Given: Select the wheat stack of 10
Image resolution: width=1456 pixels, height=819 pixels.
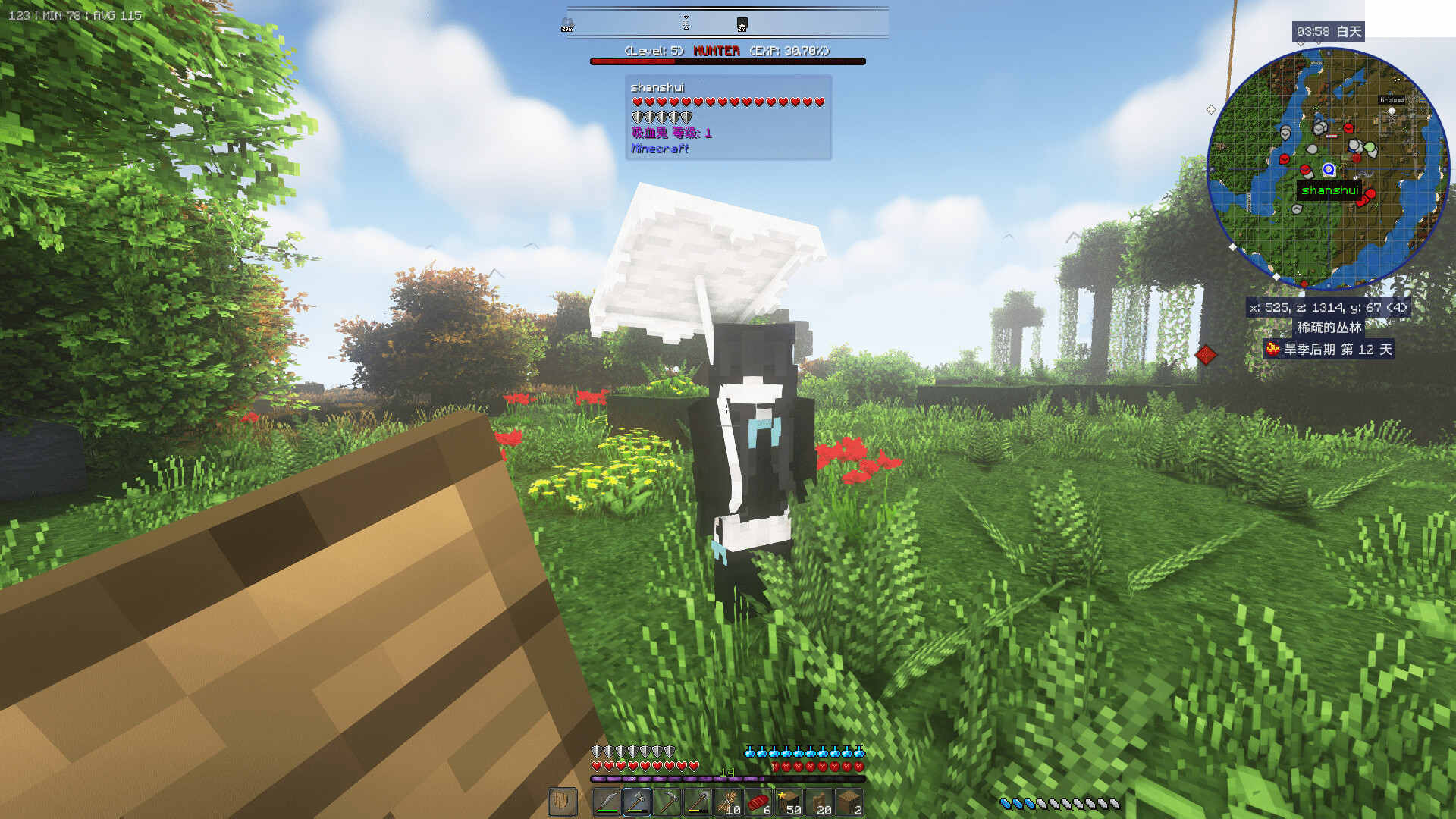Looking at the screenshot, I should (x=728, y=802).
